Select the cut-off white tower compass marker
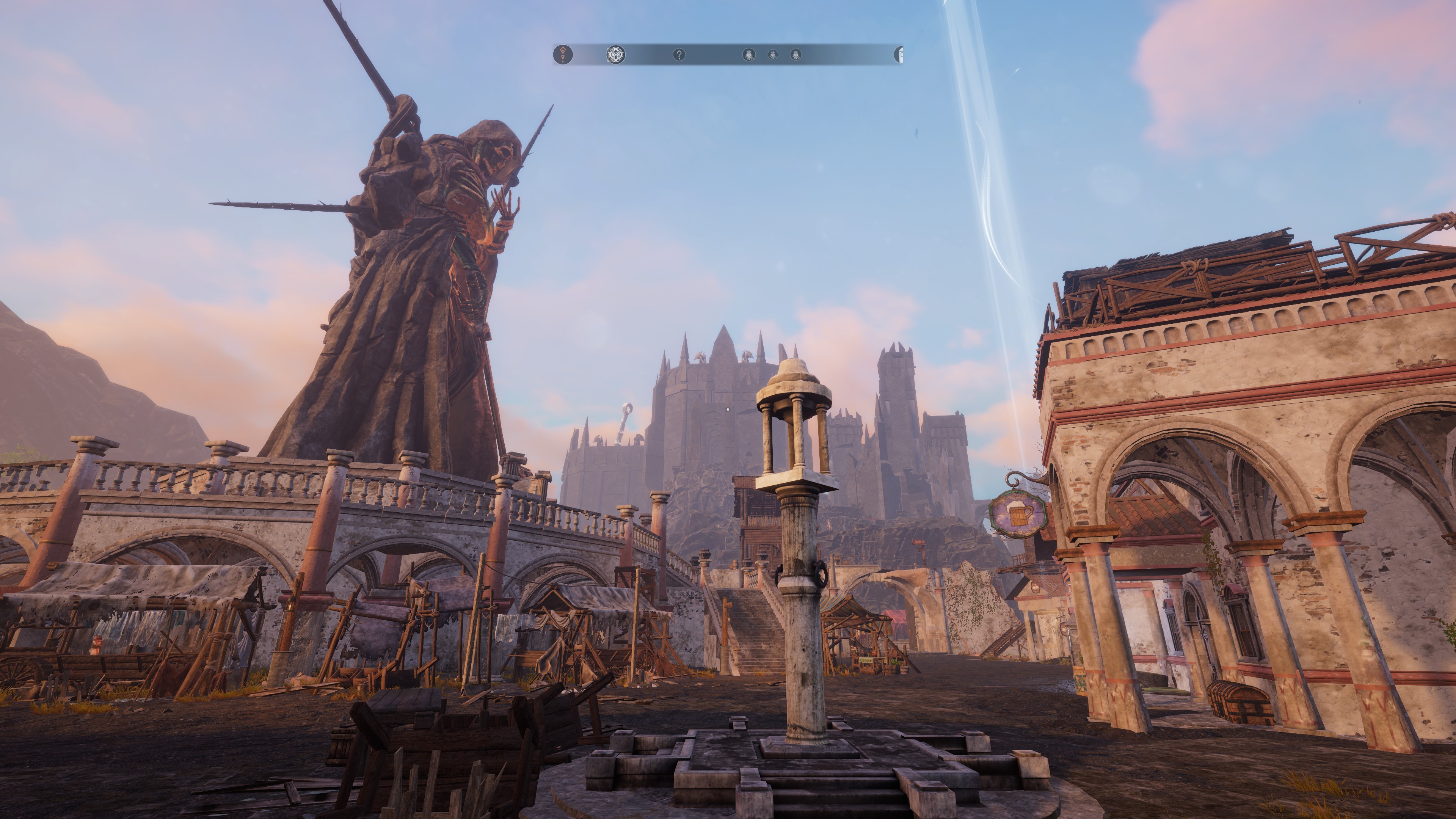The image size is (1456, 819). click(x=899, y=54)
